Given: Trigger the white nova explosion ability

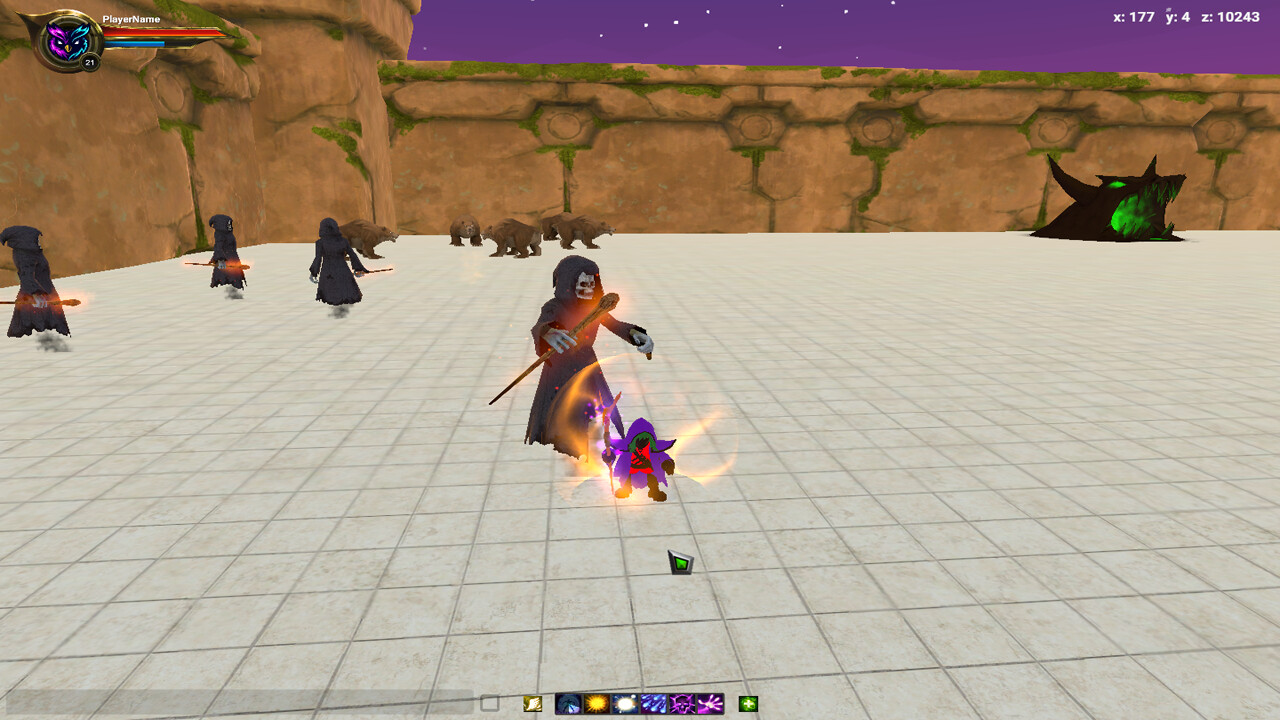Looking at the screenshot, I should [624, 704].
